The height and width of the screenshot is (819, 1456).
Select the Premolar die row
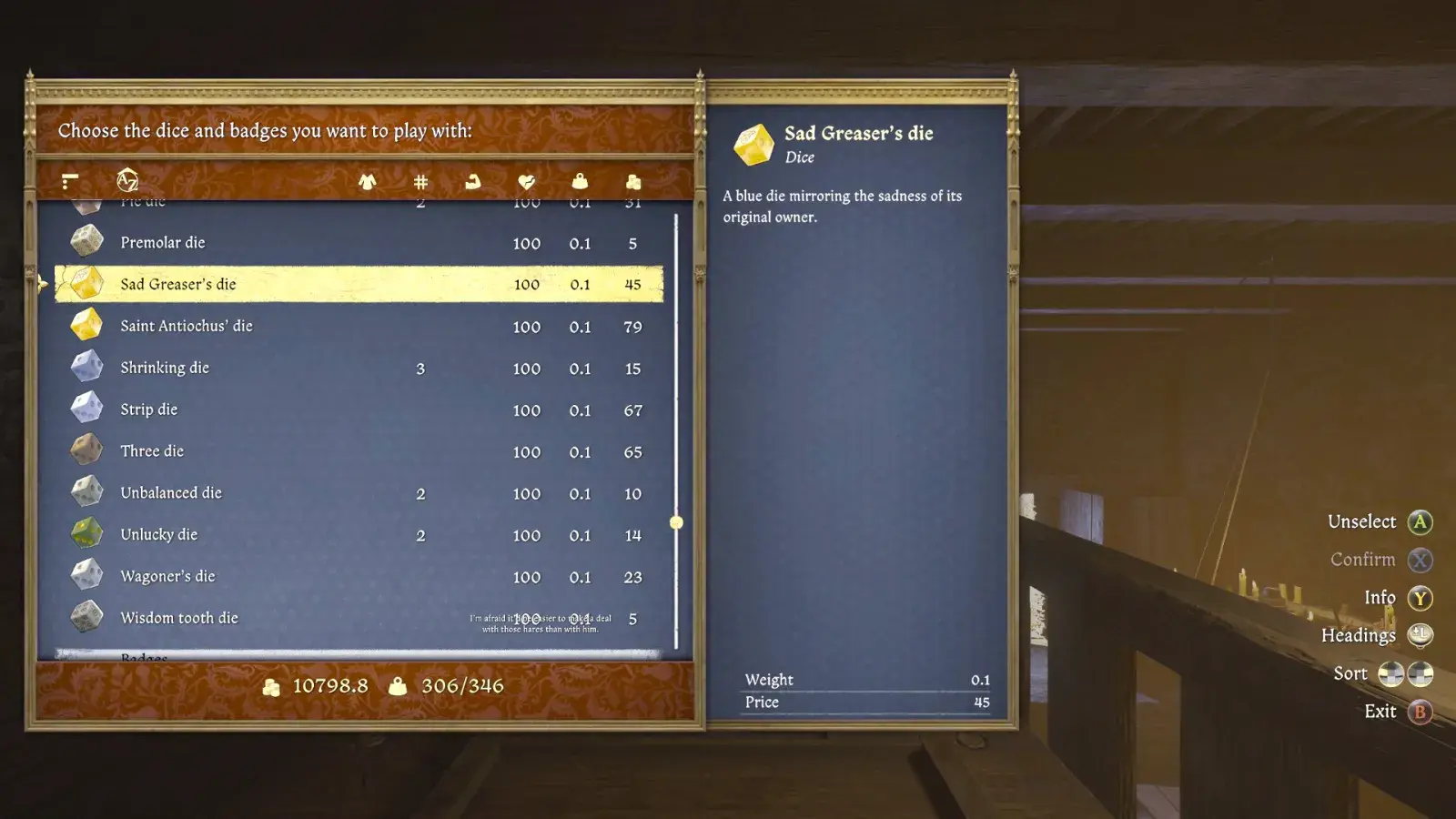click(x=273, y=242)
